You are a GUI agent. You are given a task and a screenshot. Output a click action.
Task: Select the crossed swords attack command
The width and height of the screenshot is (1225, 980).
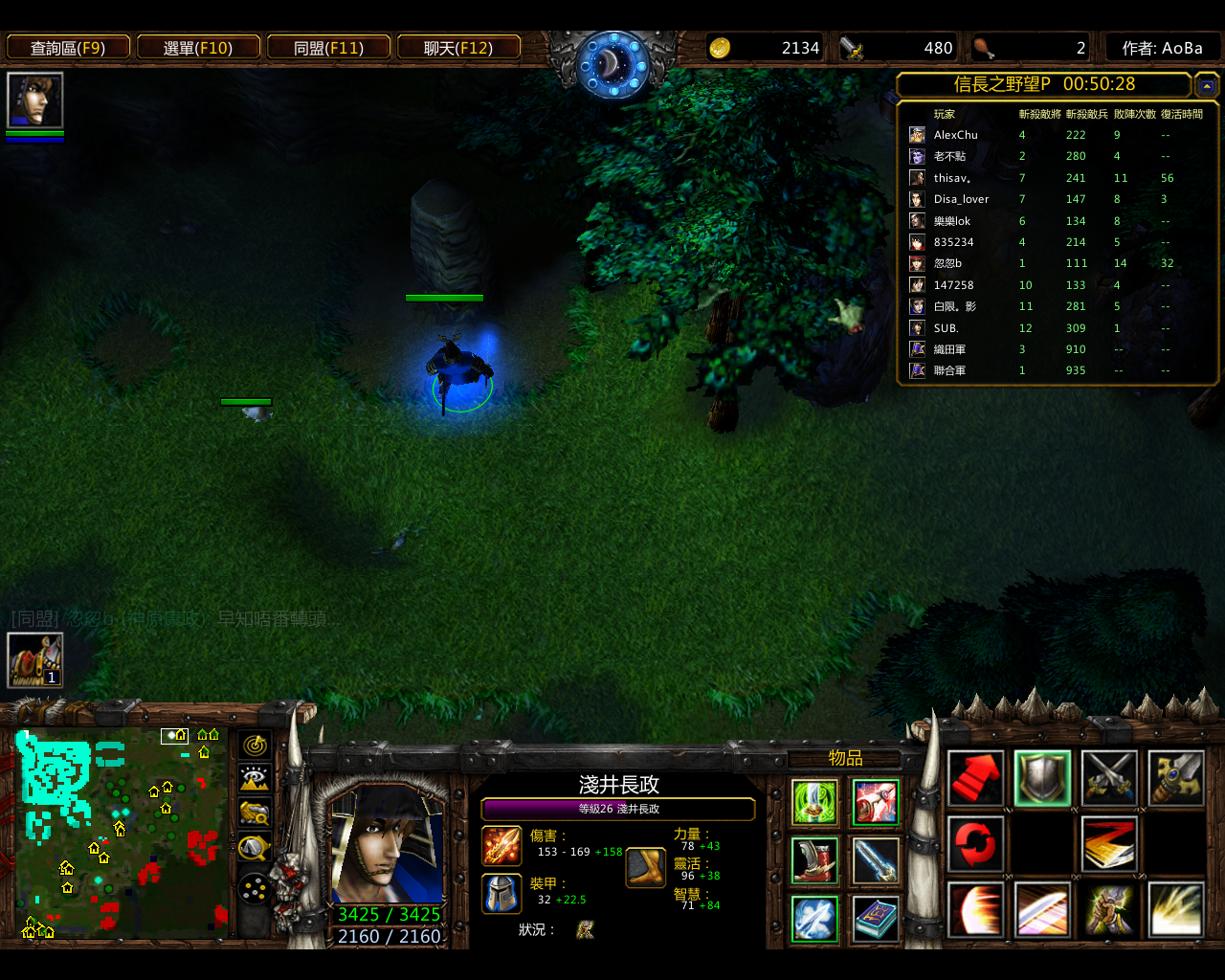(1109, 778)
